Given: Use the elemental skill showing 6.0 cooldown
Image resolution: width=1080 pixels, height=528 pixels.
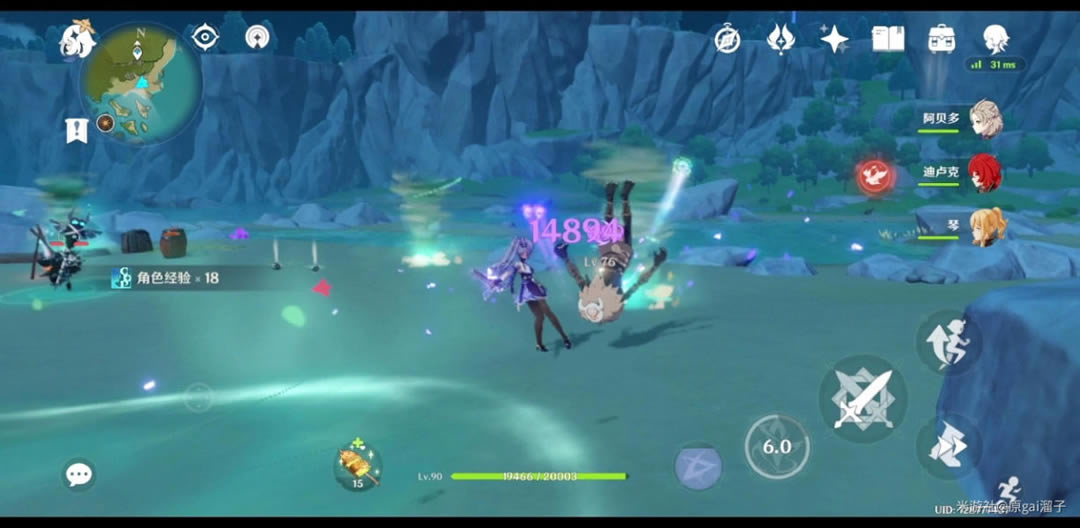Looking at the screenshot, I should (777, 446).
